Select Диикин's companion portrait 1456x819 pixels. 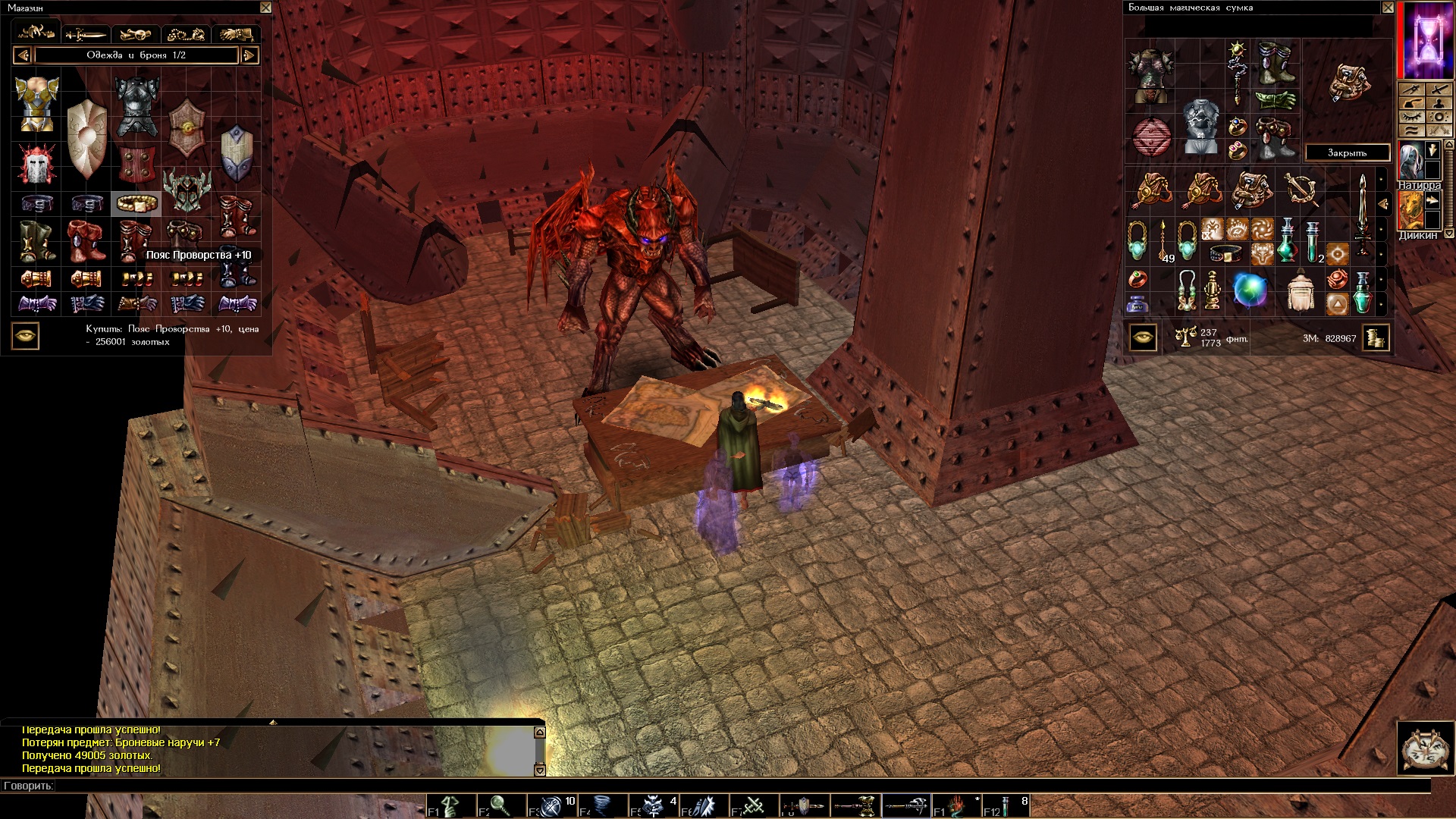1410,210
